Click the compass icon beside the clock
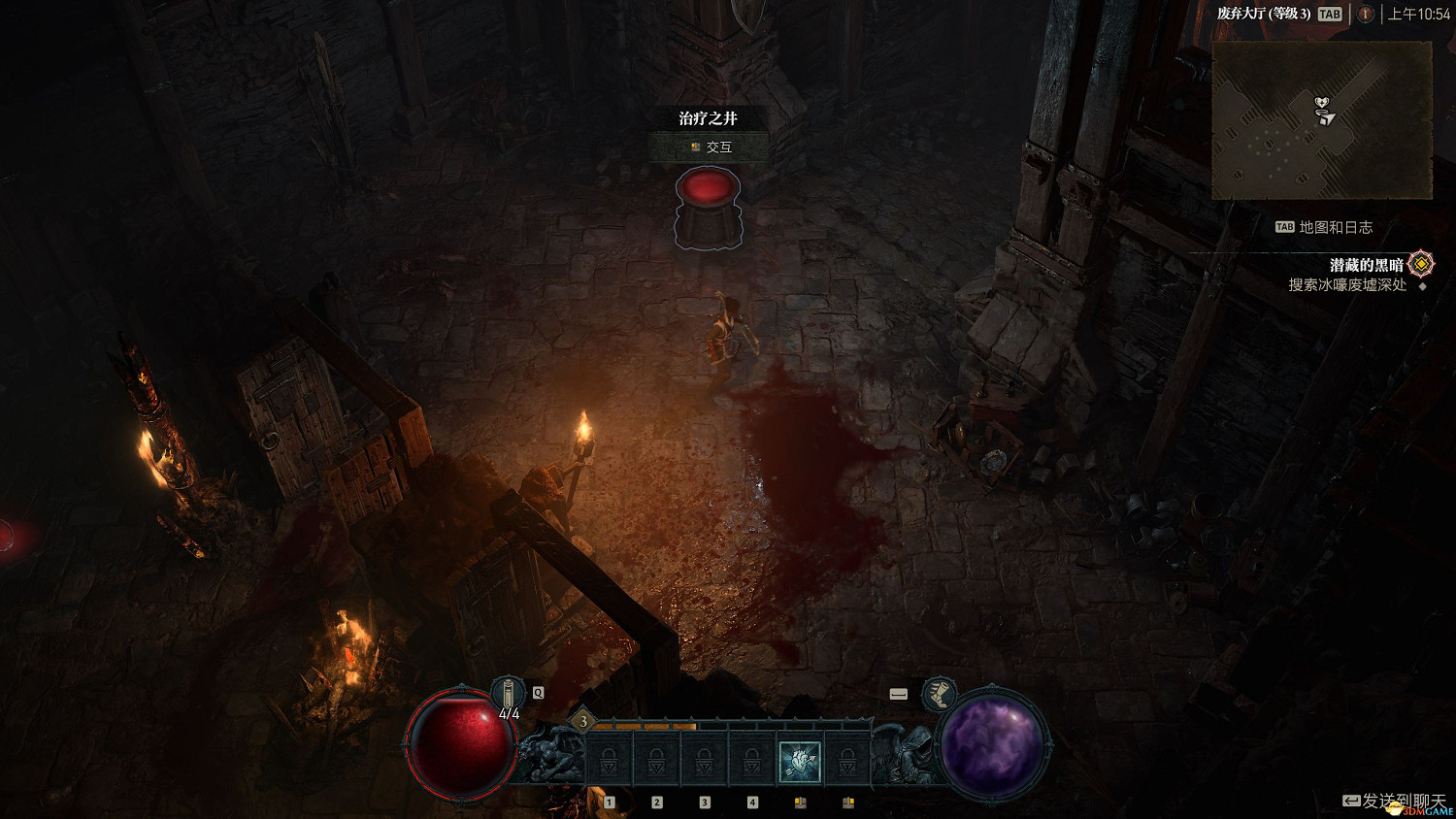The height and width of the screenshot is (819, 1456). tap(1365, 14)
